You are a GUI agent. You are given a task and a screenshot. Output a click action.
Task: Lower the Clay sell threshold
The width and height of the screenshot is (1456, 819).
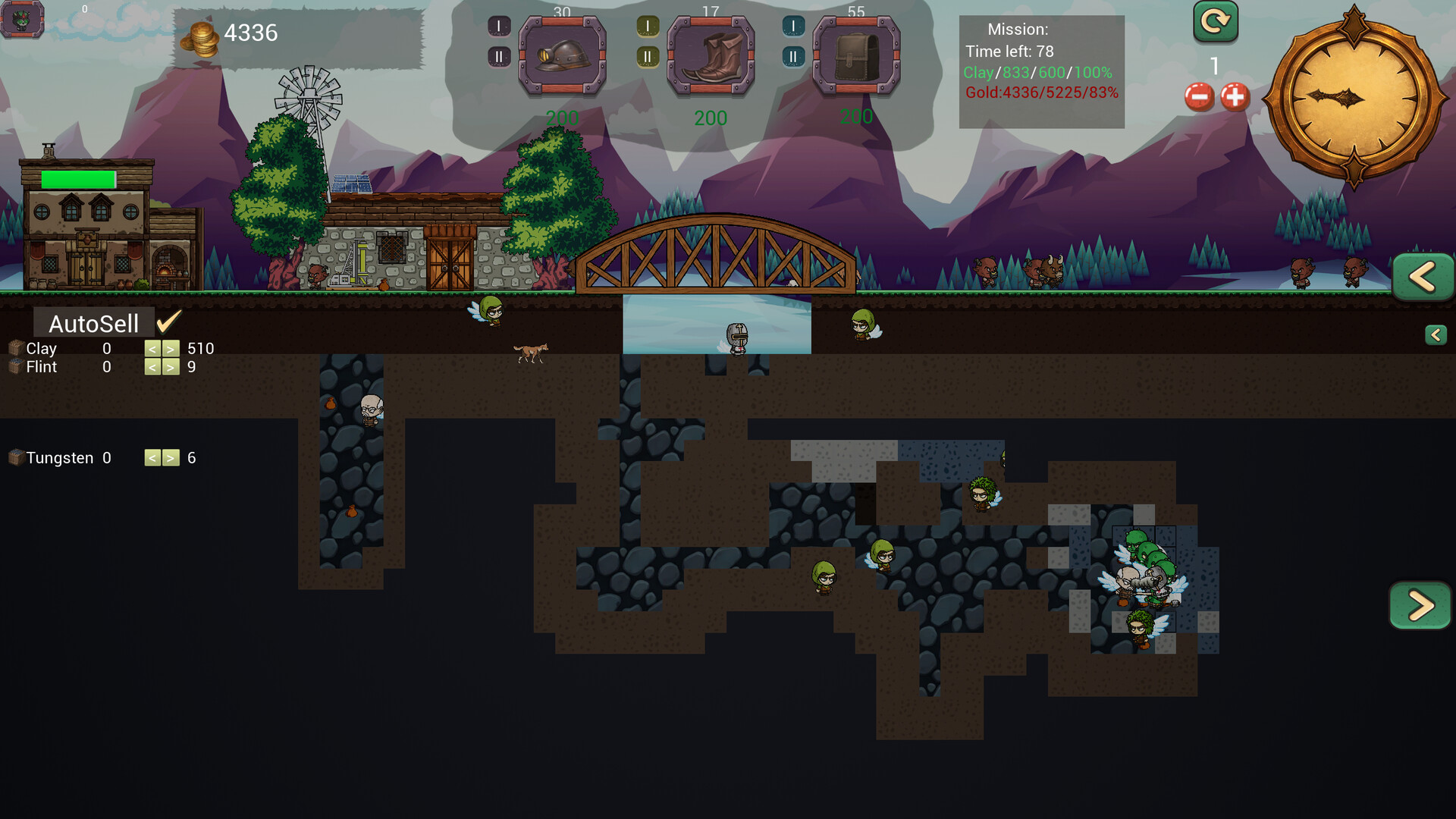pos(152,349)
